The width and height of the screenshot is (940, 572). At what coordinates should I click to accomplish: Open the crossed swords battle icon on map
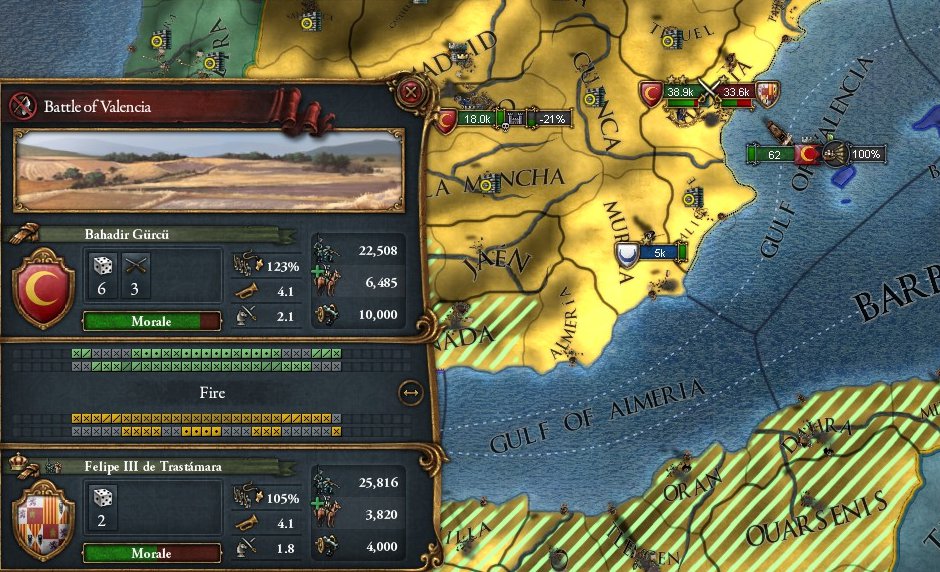(709, 92)
